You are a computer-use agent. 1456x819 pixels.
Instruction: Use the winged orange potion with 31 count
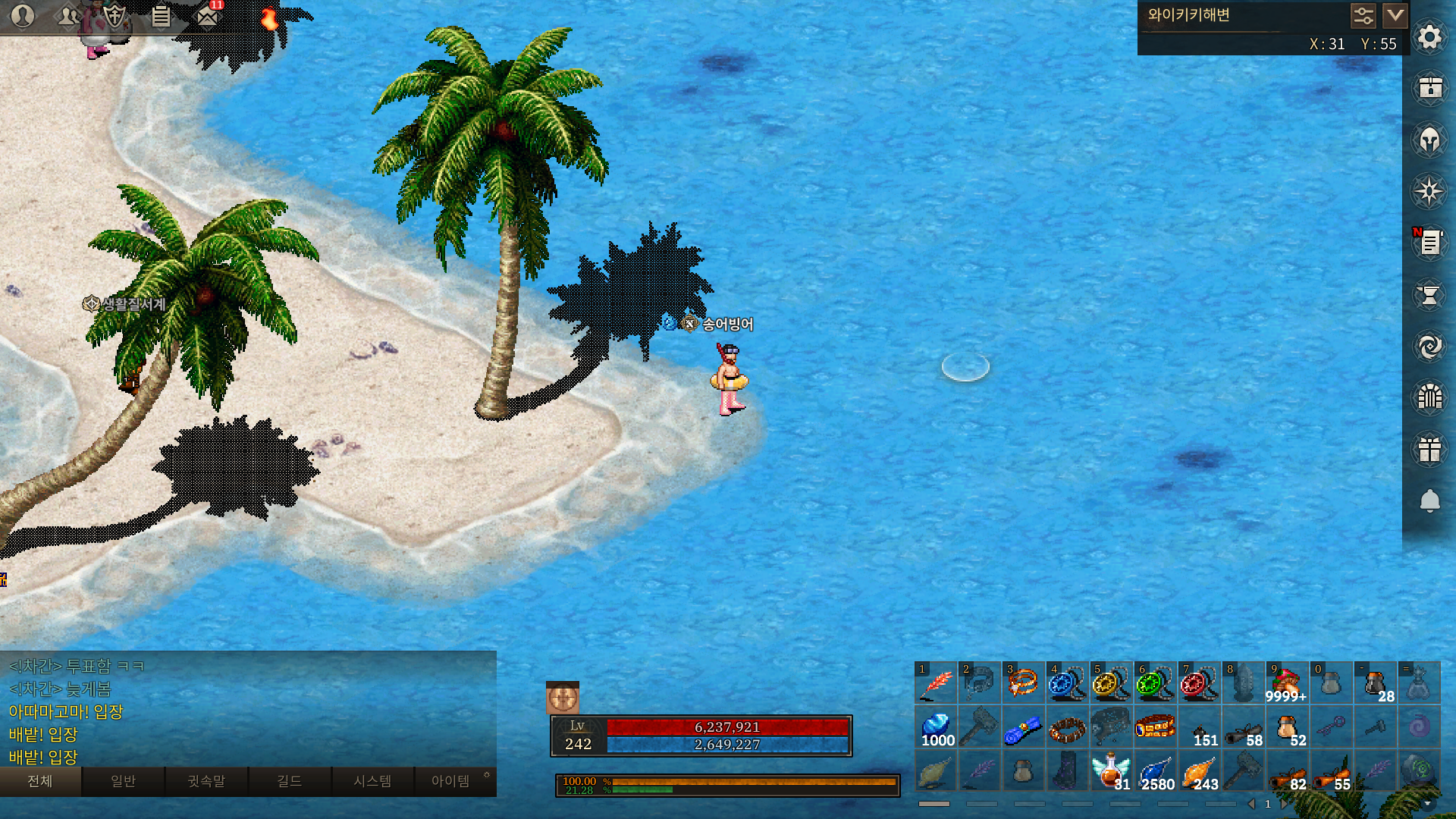coord(1111,771)
